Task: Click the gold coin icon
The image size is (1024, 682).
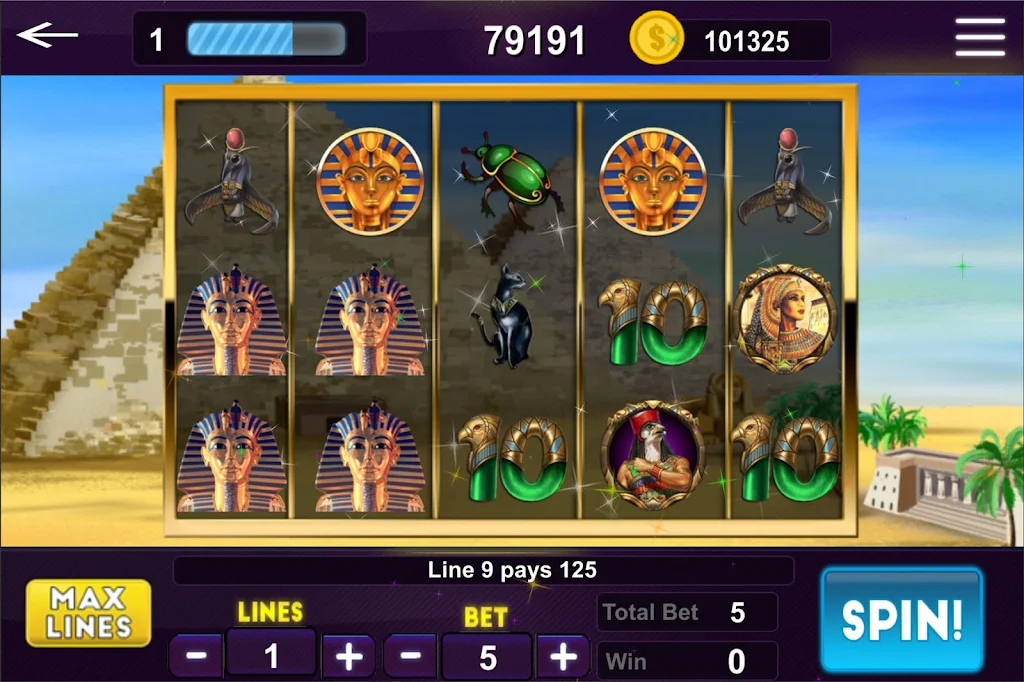Action: (x=656, y=39)
